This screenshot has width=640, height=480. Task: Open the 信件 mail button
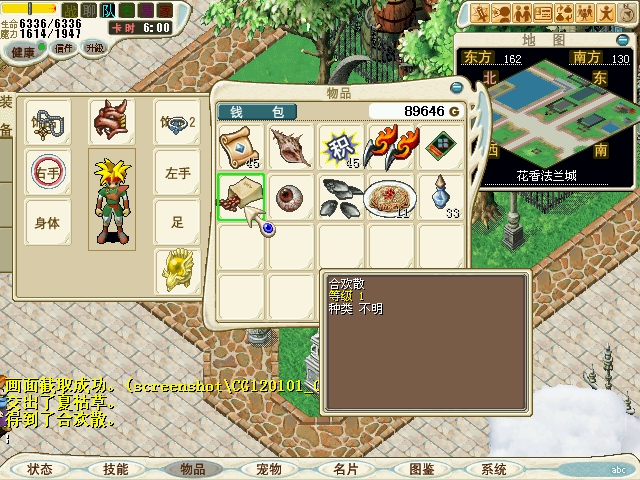63,48
